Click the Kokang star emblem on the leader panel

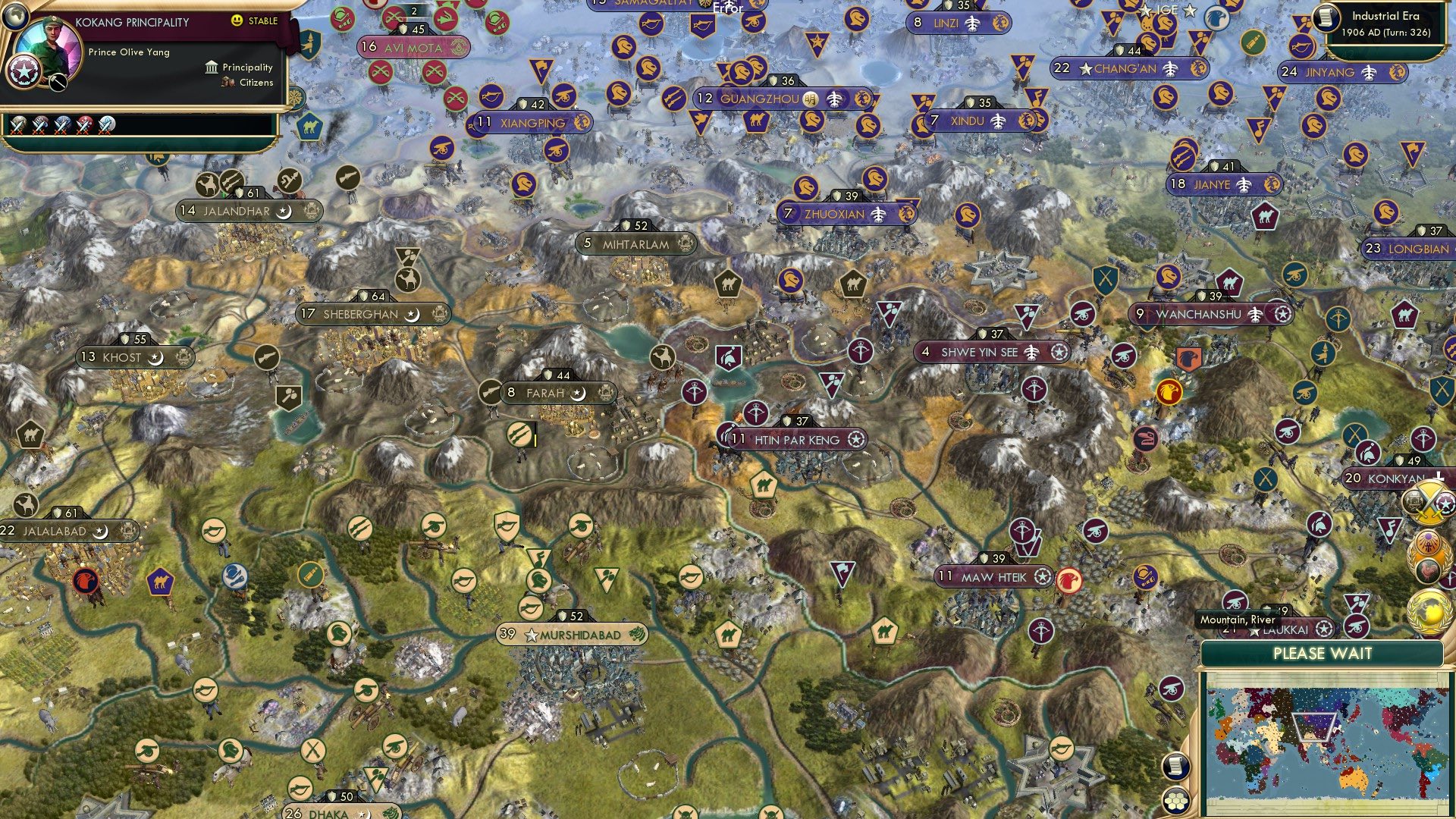click(x=24, y=73)
